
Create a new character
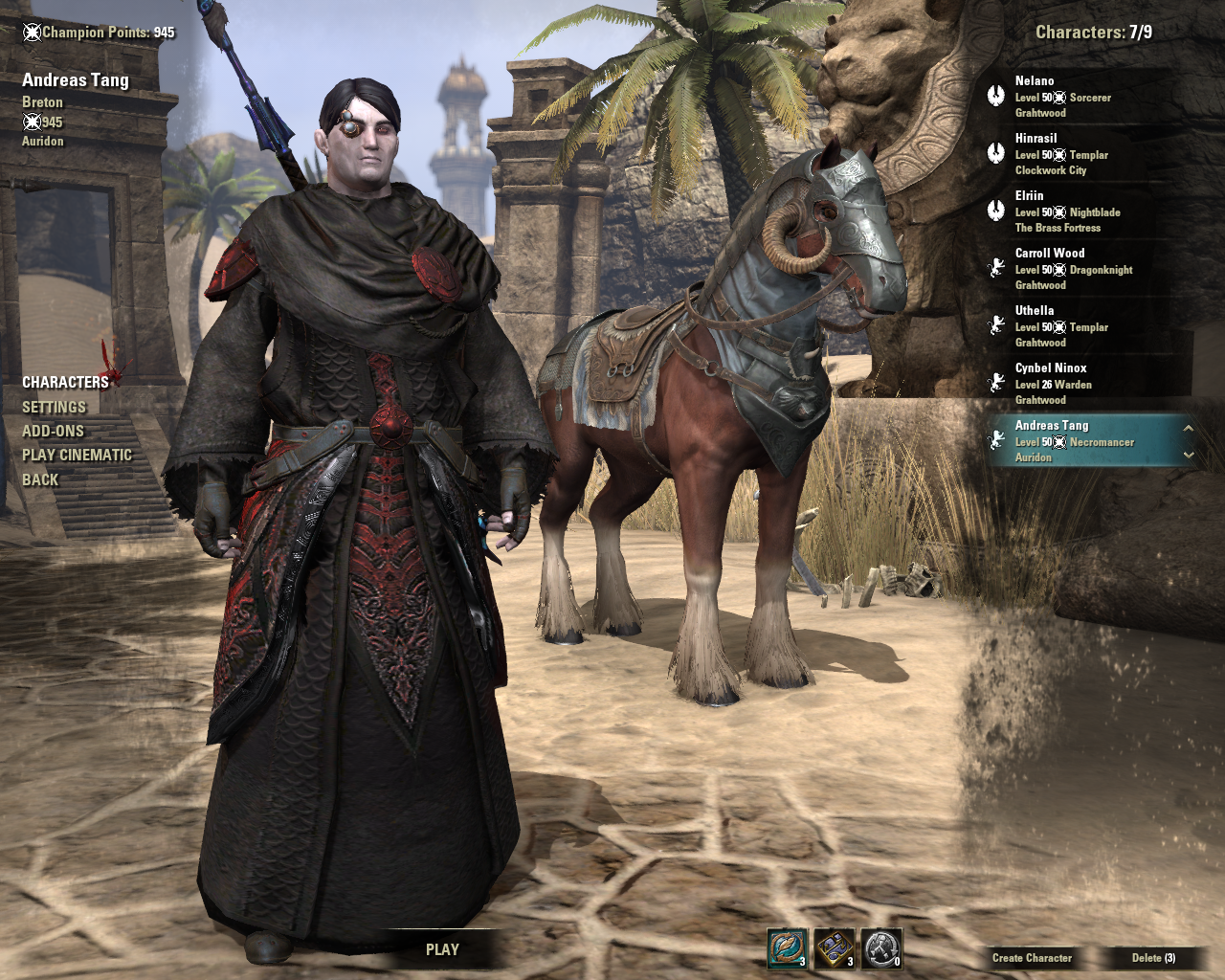coord(1032,957)
